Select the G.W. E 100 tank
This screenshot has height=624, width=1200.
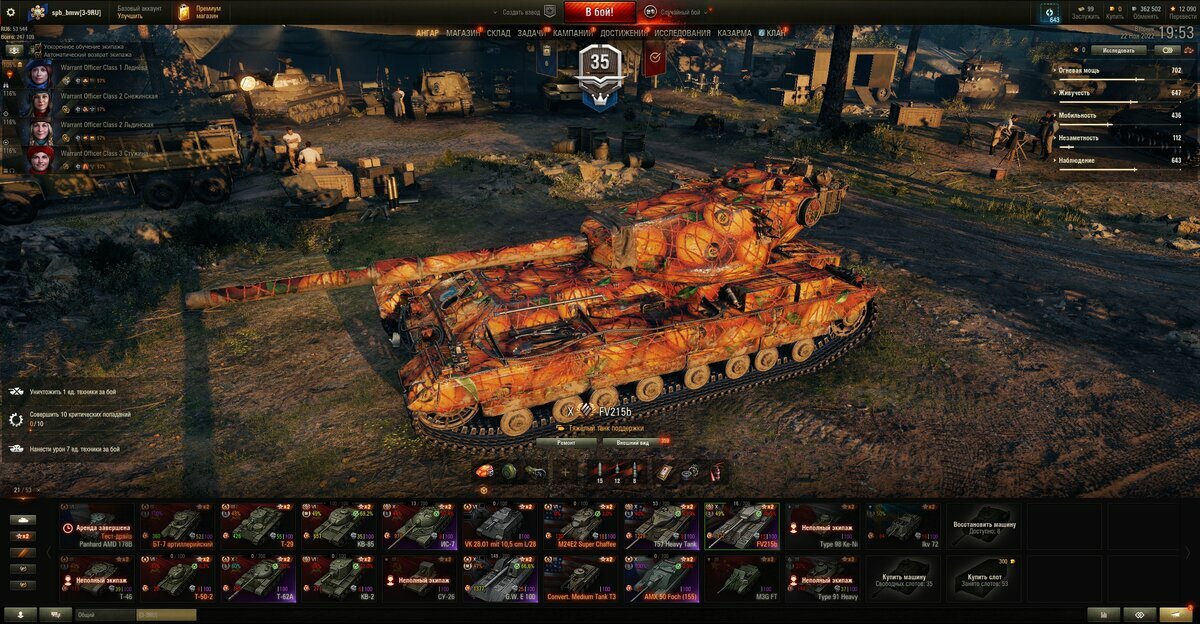500,578
